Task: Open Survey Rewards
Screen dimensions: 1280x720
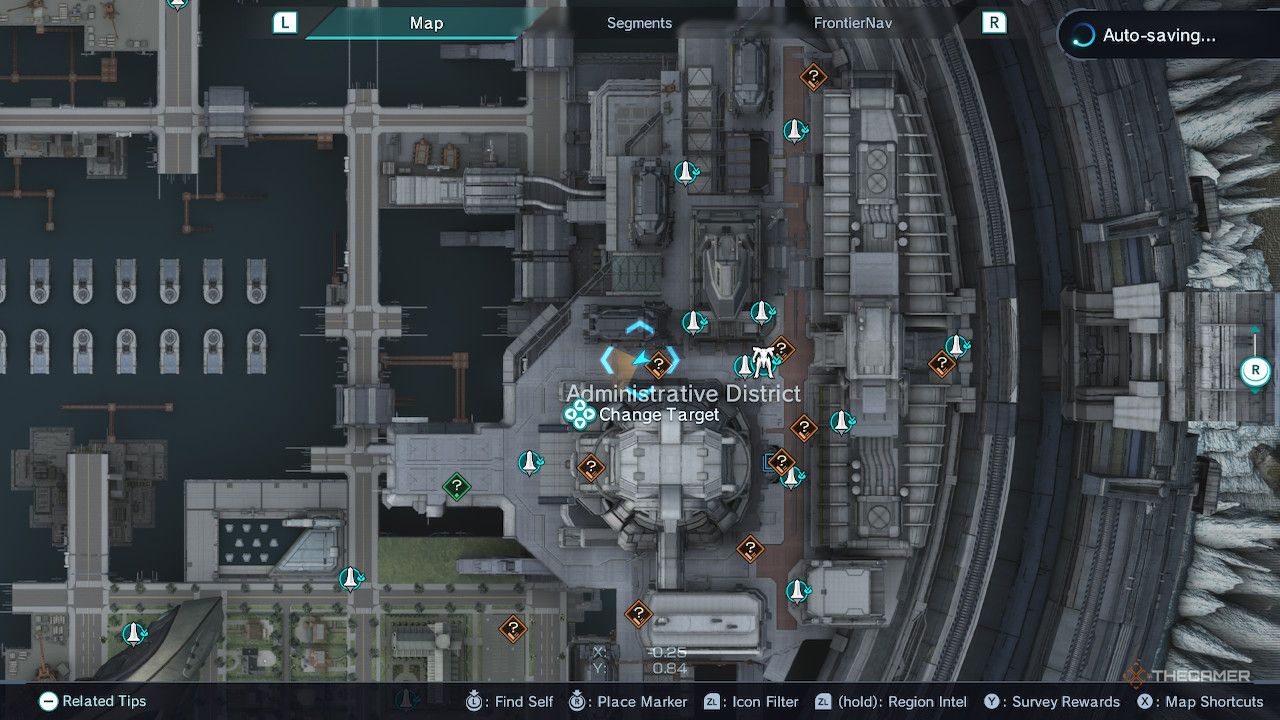Action: [x=991, y=701]
